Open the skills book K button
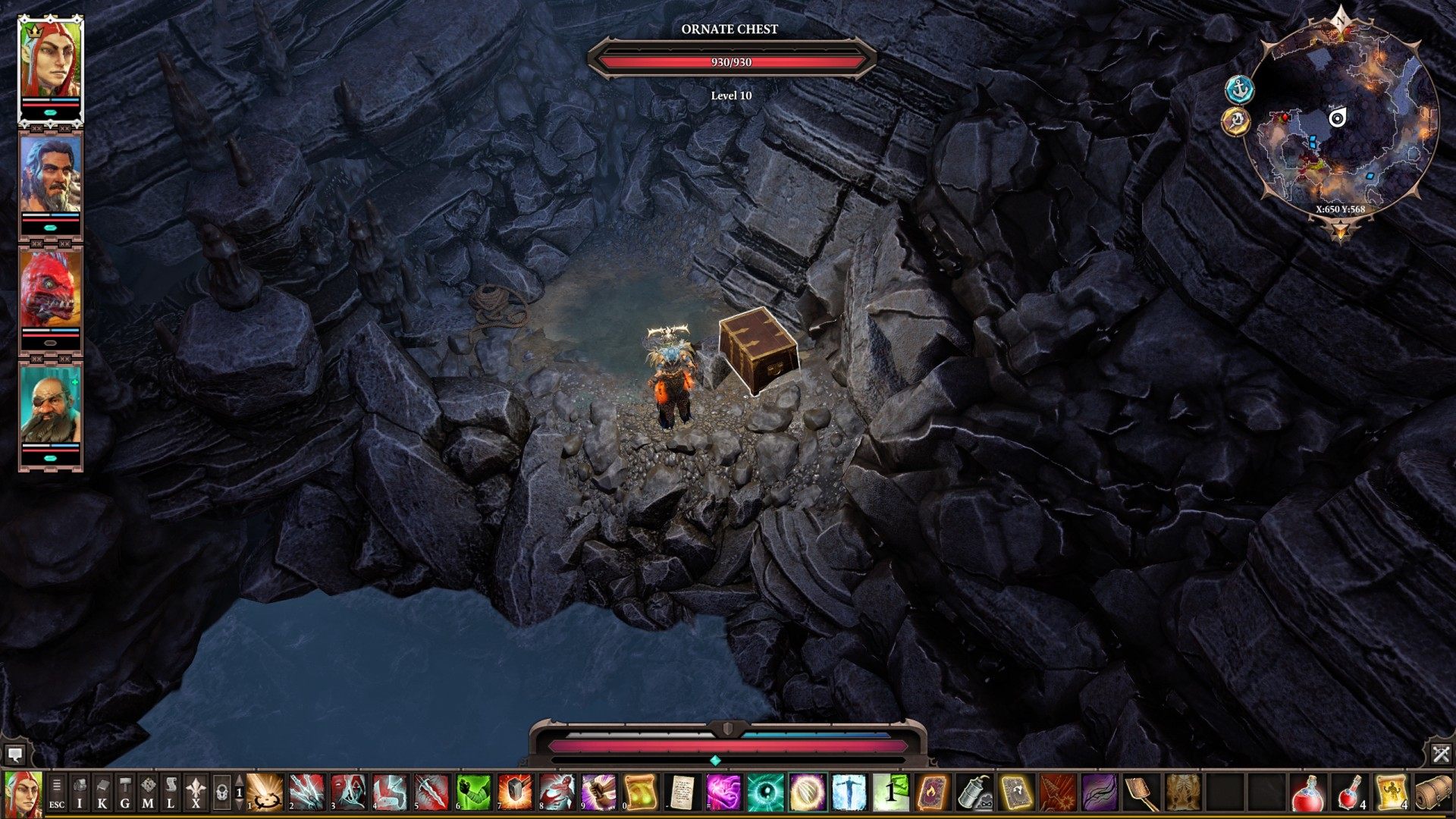Viewport: 1456px width, 819px height. click(x=102, y=792)
